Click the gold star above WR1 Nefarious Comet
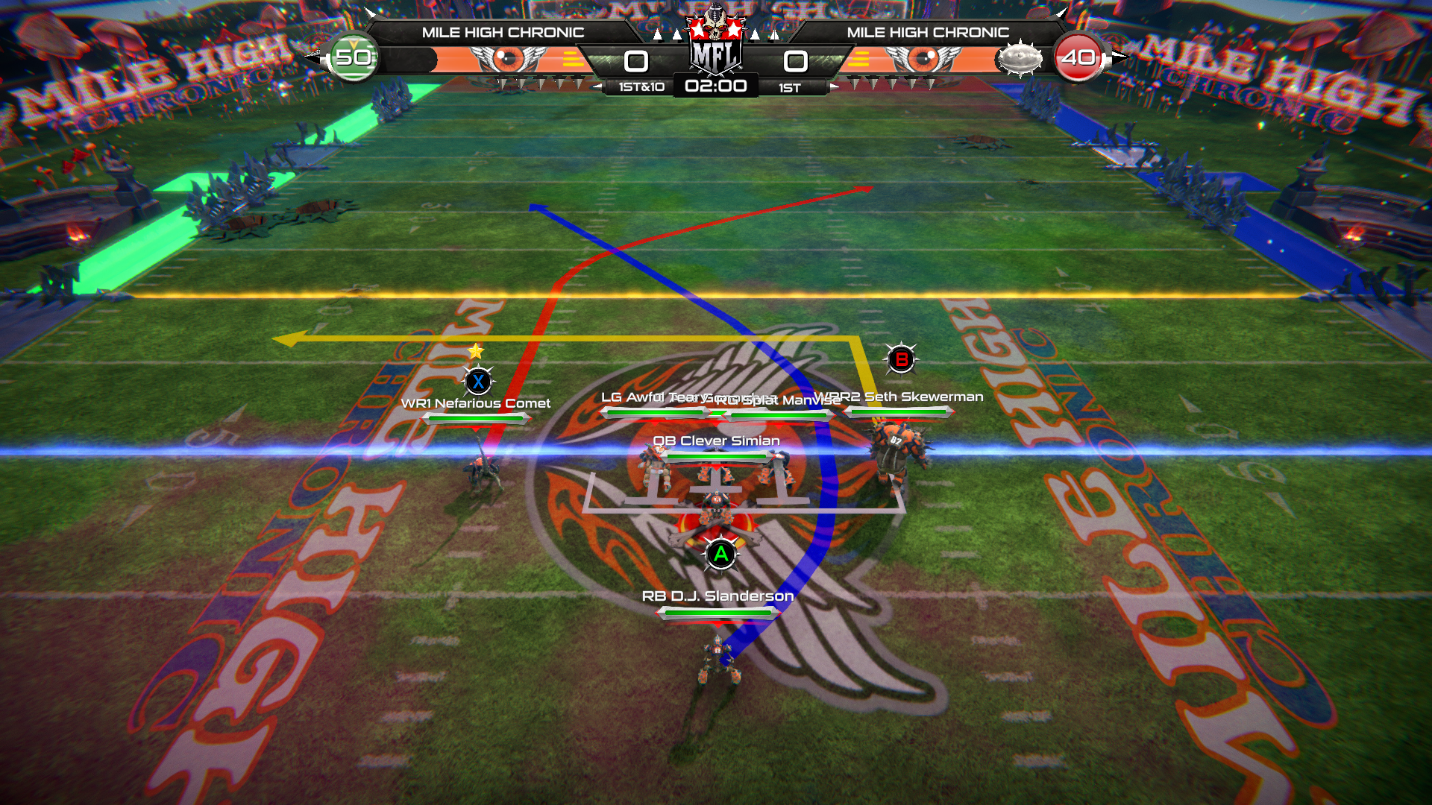The image size is (1432, 805). click(475, 351)
